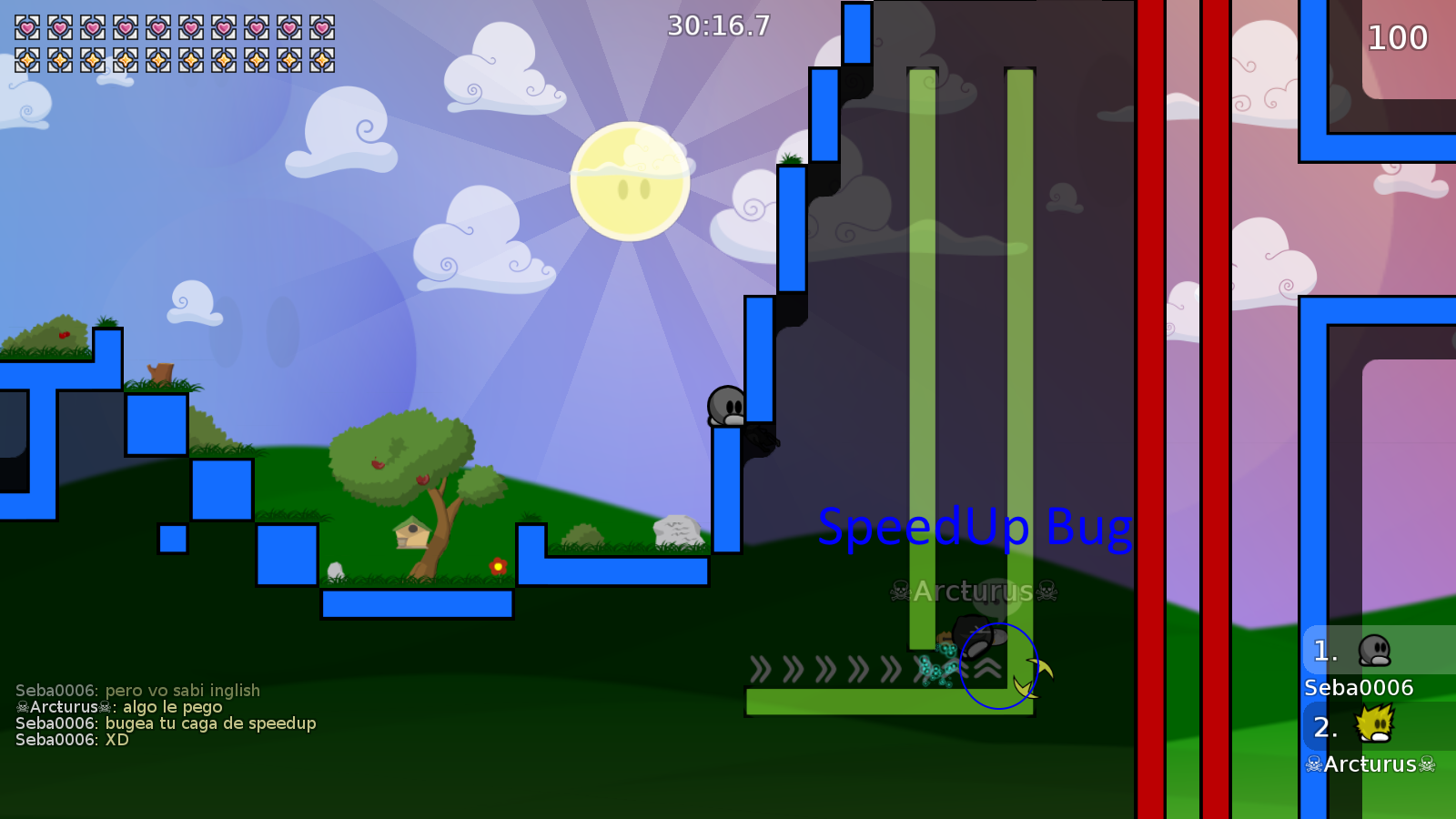
Task: Click the grey tee avatar beside Seba0006
Action: [1374, 651]
